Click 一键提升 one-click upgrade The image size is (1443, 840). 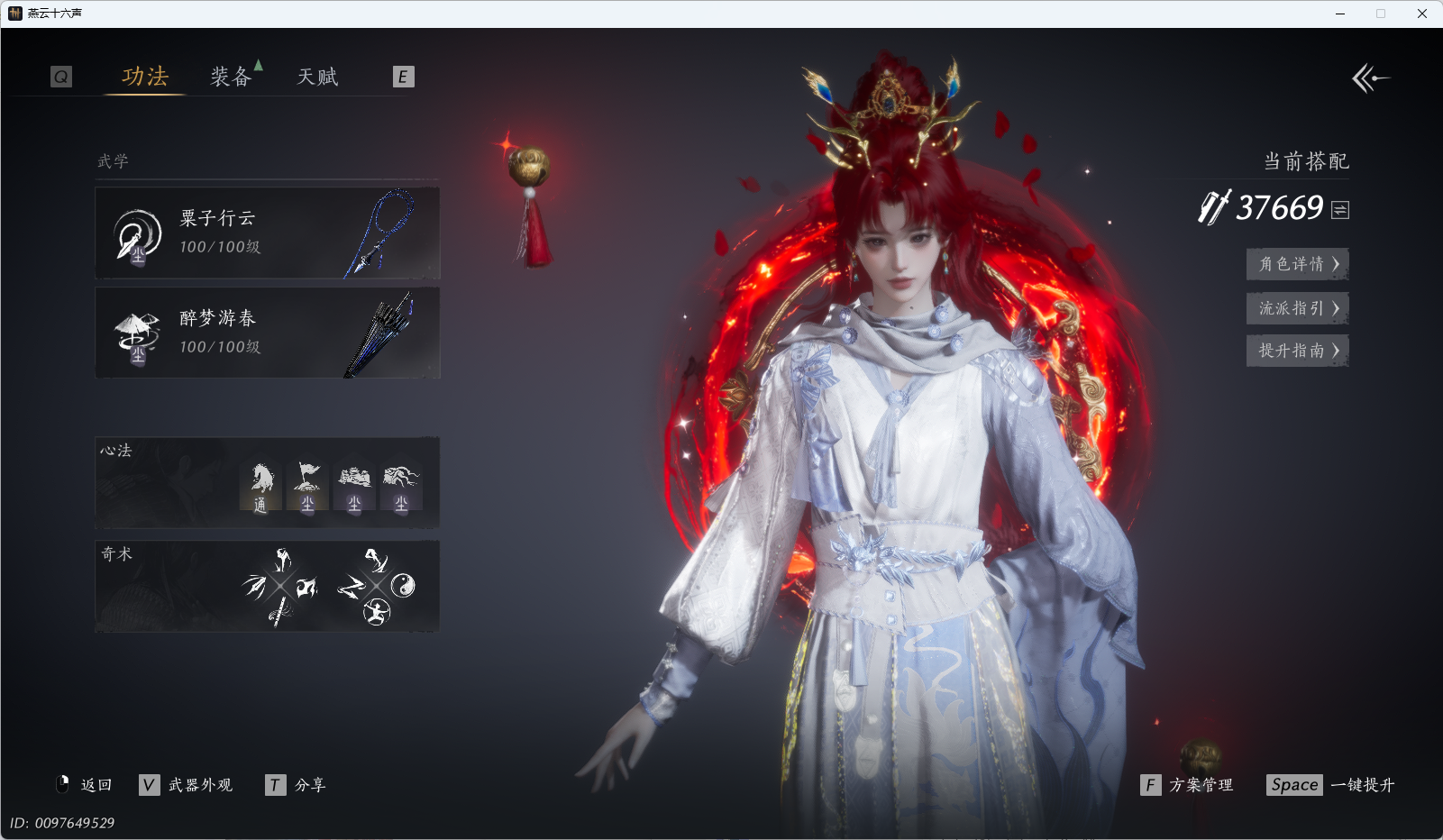point(1331,785)
